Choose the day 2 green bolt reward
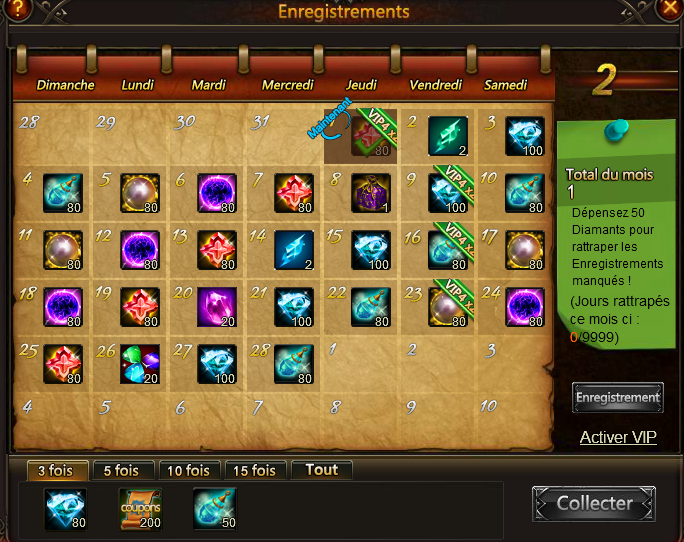This screenshot has width=684, height=542. [x=447, y=136]
